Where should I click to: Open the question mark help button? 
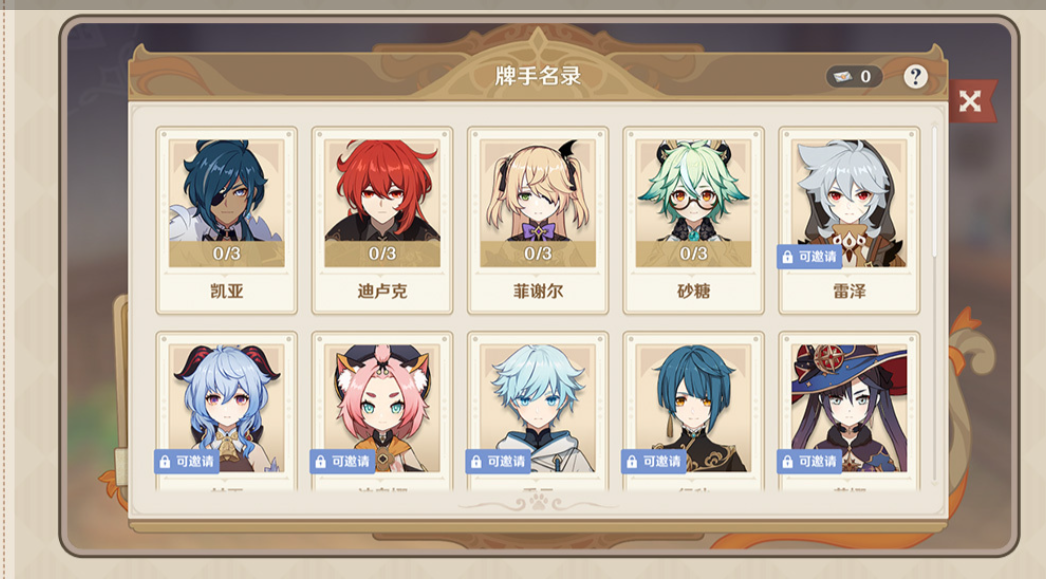(x=915, y=77)
